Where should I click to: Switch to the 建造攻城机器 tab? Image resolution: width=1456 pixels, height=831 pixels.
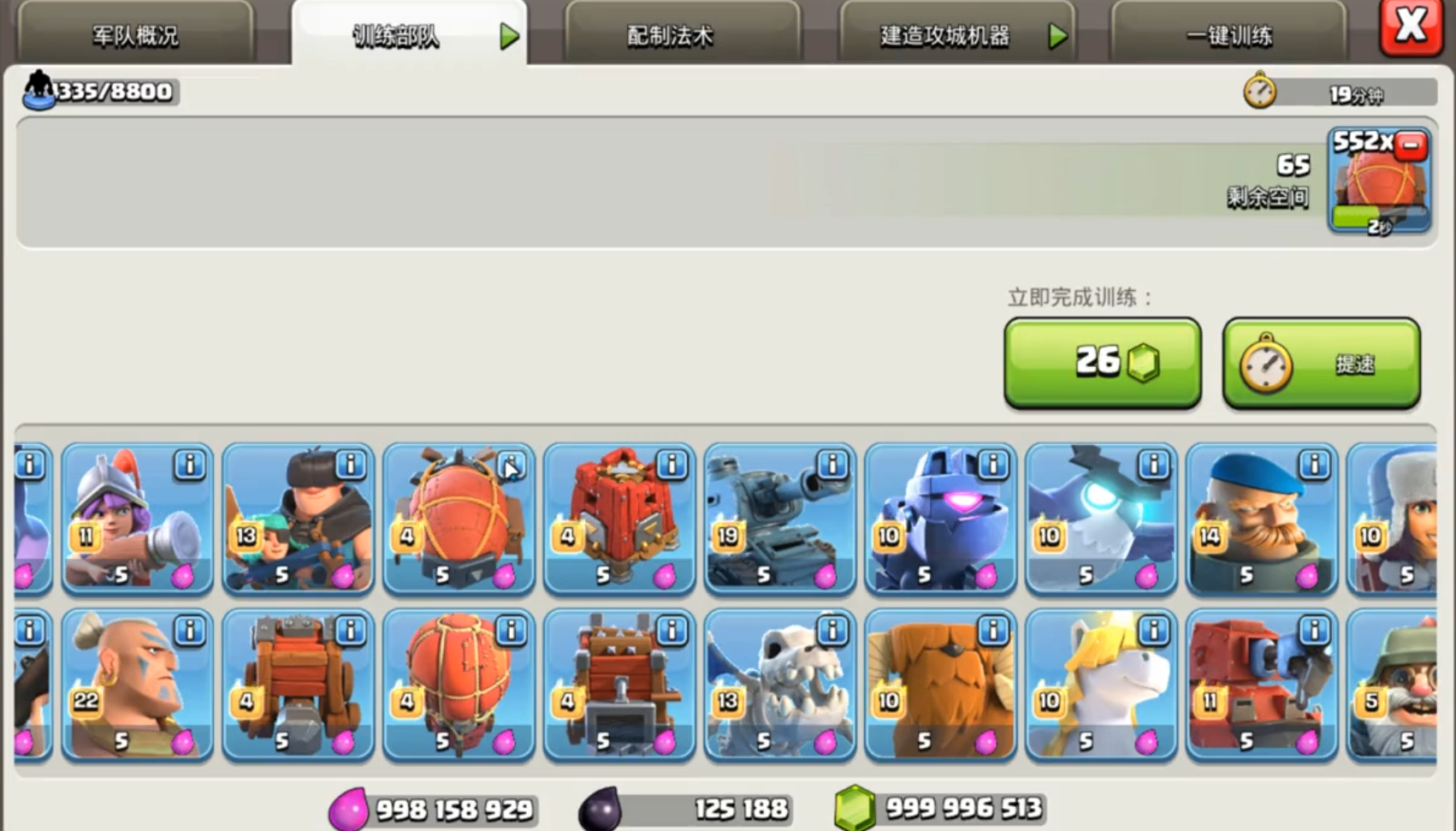tap(944, 36)
